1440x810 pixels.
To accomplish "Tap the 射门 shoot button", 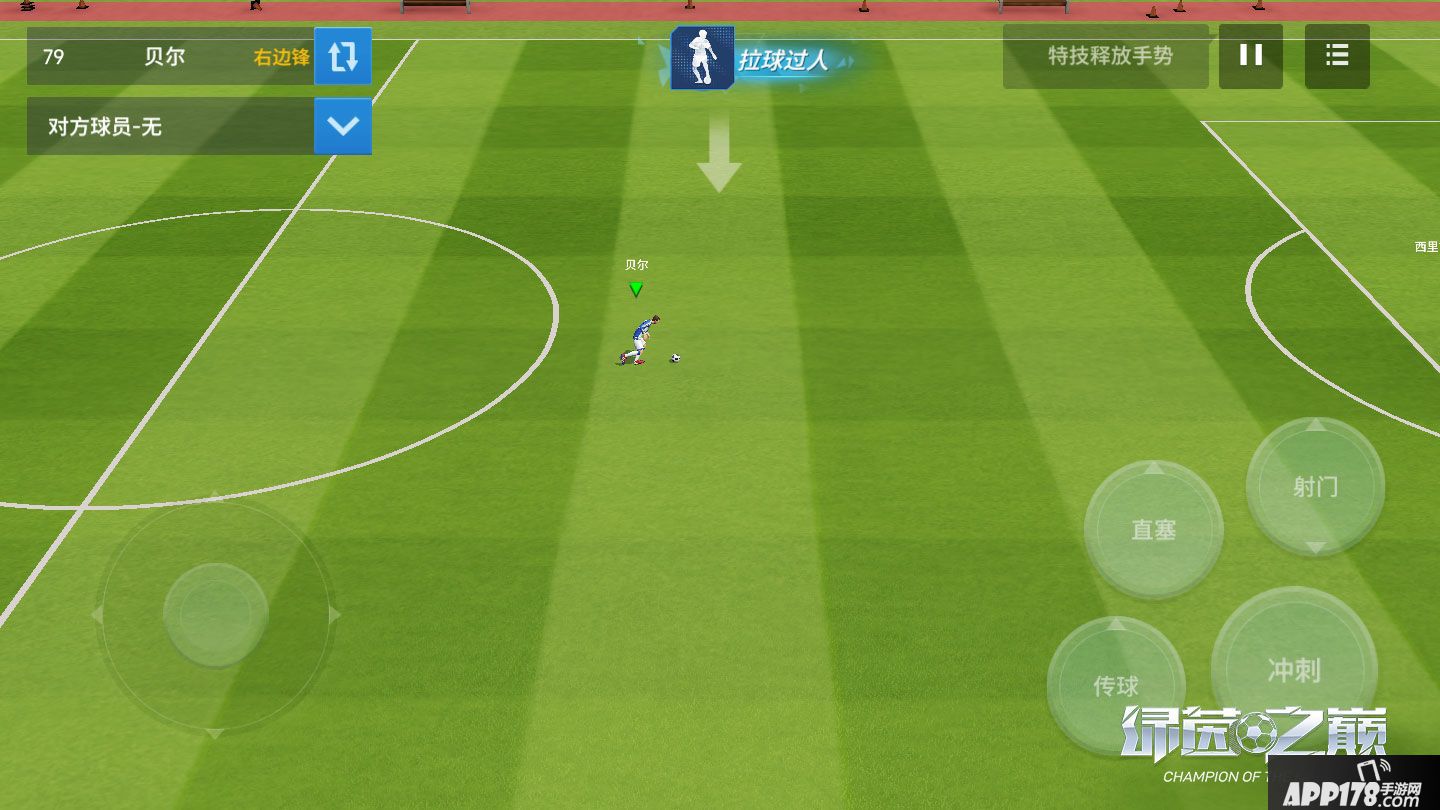I will tap(1315, 486).
